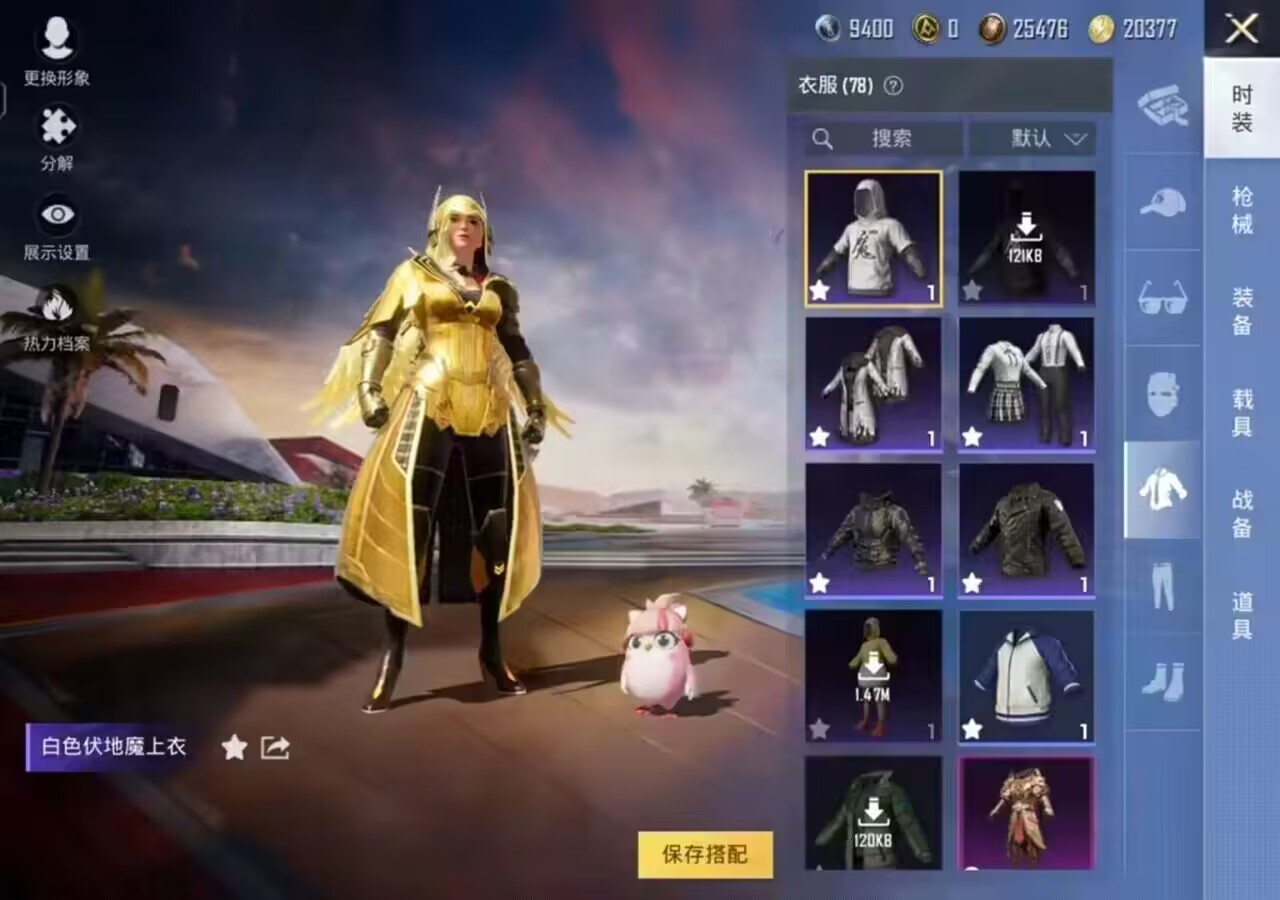The image size is (1280, 900).
Task: Switch to the 枪械 firearms tab
Action: (1242, 210)
